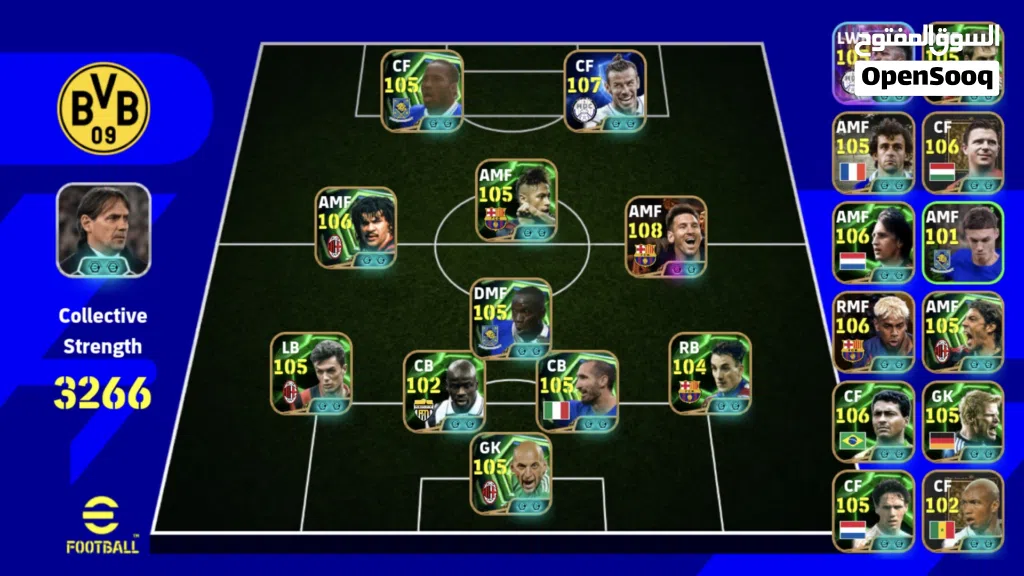Pick the bench AMF rated 101
This screenshot has width=1024, height=576.
coord(963,243)
